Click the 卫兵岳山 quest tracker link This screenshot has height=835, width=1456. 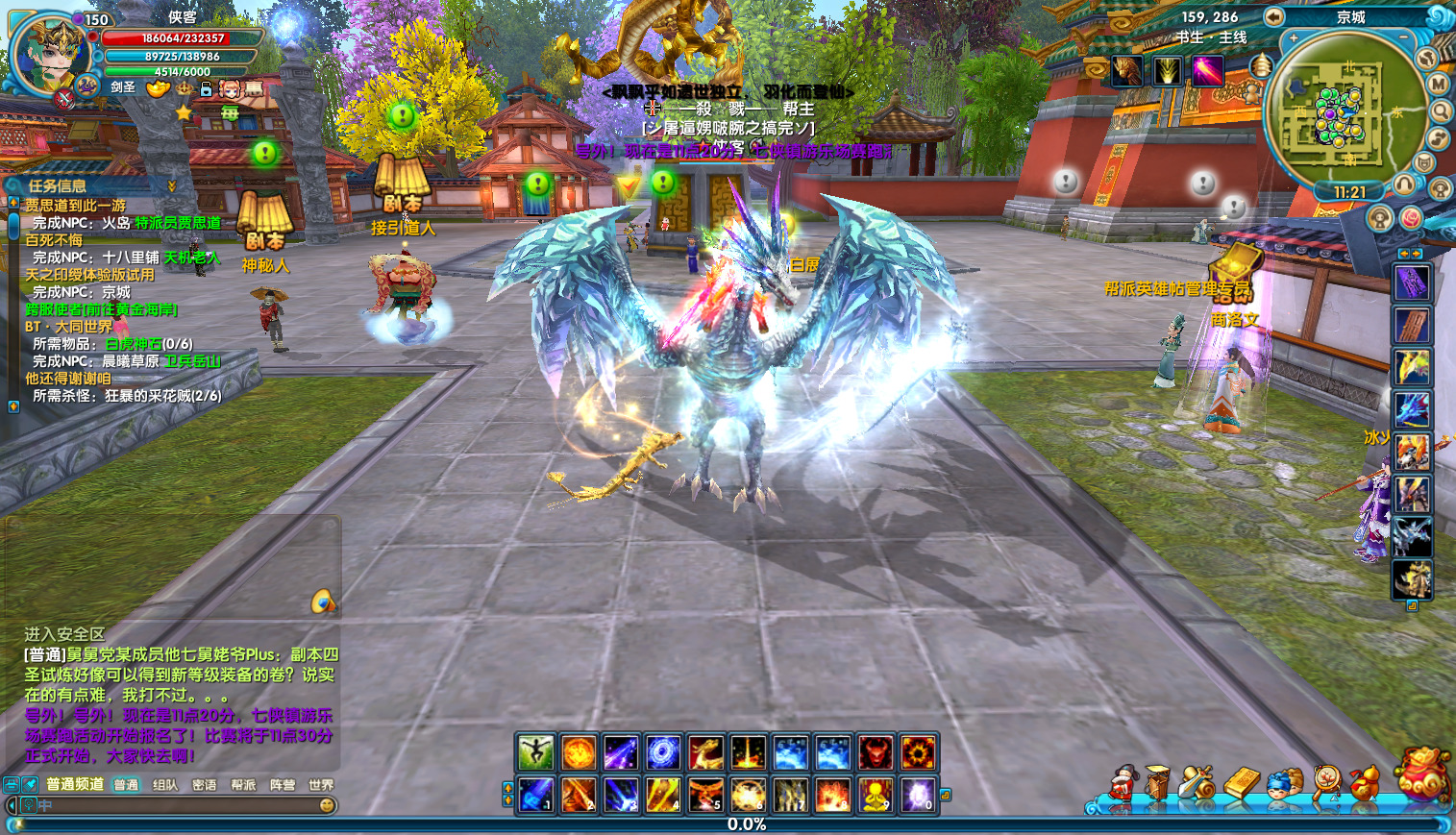tap(192, 361)
